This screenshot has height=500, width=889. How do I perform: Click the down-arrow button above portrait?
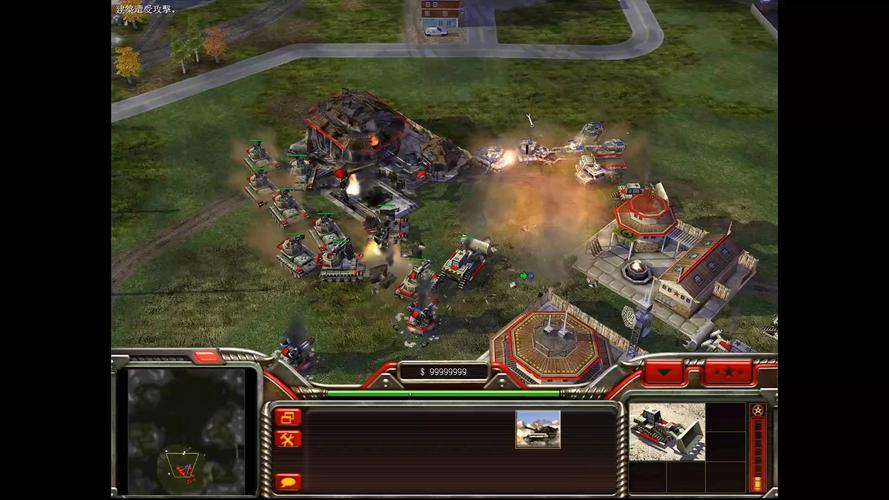tap(664, 373)
